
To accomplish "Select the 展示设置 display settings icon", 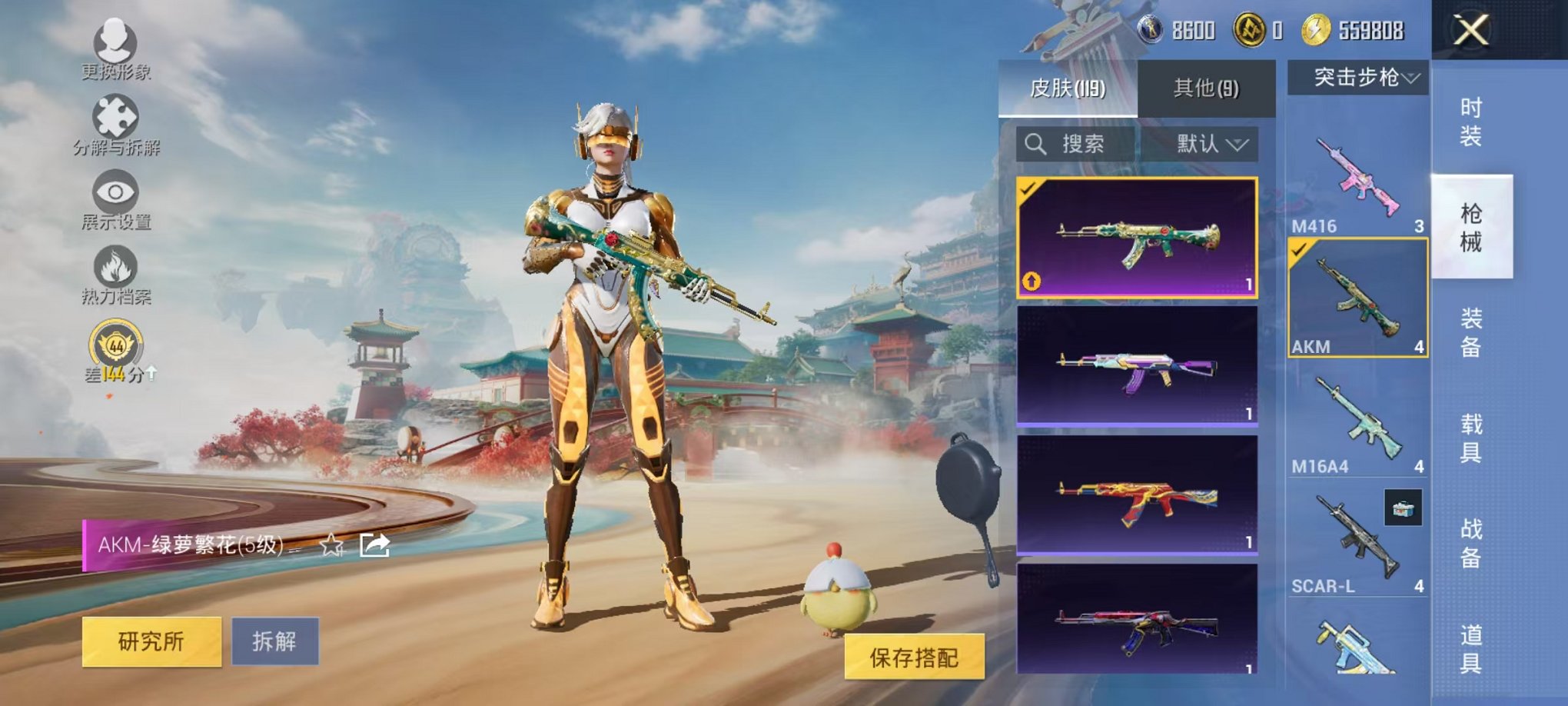I will point(114,191).
